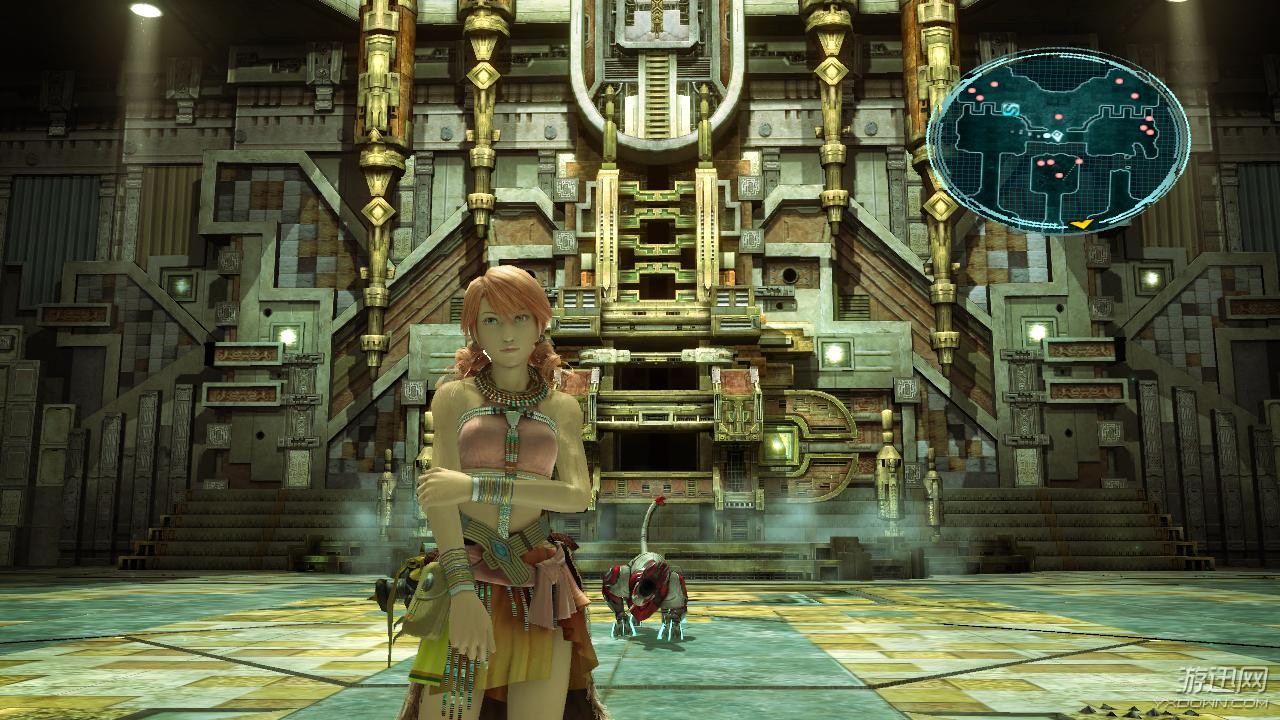Select the white diamond player marker on minimap

1057,134
